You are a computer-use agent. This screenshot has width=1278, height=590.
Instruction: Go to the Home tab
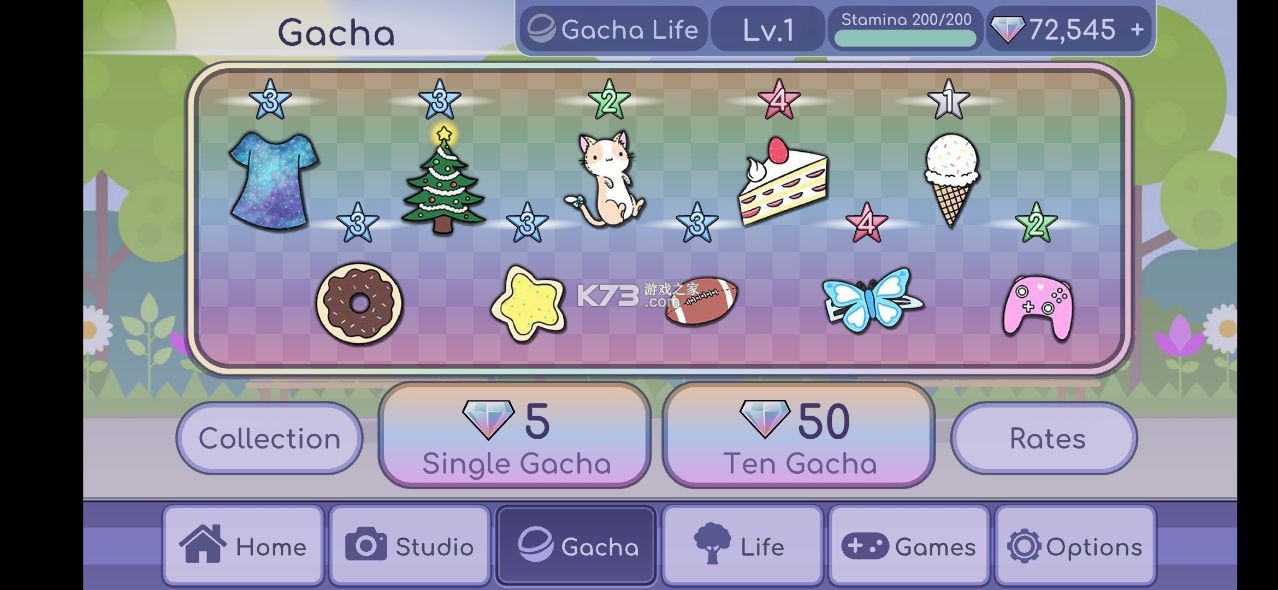click(243, 546)
